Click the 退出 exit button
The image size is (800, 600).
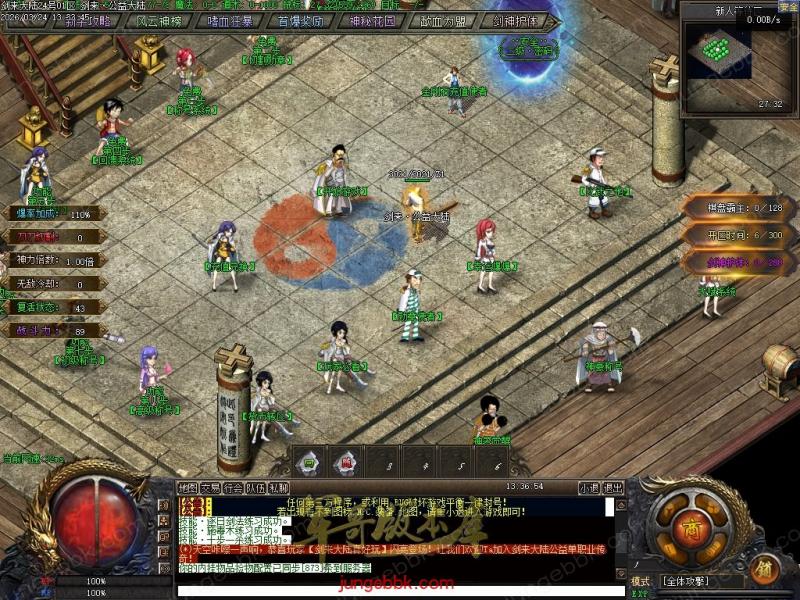[613, 488]
